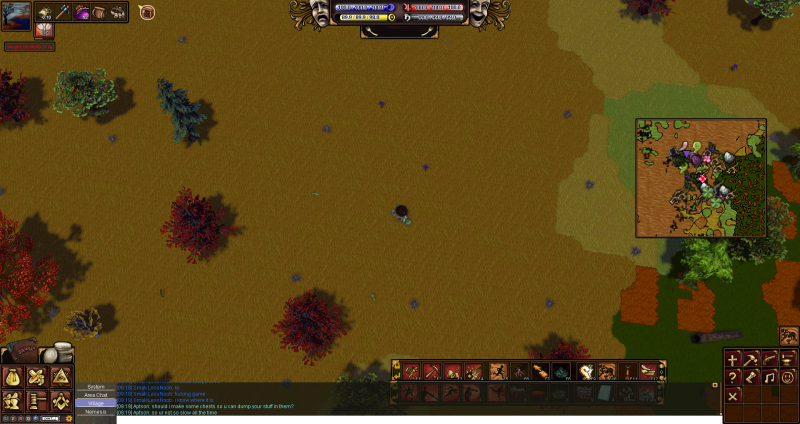800x424 pixels.
Task: Activate the pickaxe hotbar slot
Action: pyautogui.click(x=432, y=372)
